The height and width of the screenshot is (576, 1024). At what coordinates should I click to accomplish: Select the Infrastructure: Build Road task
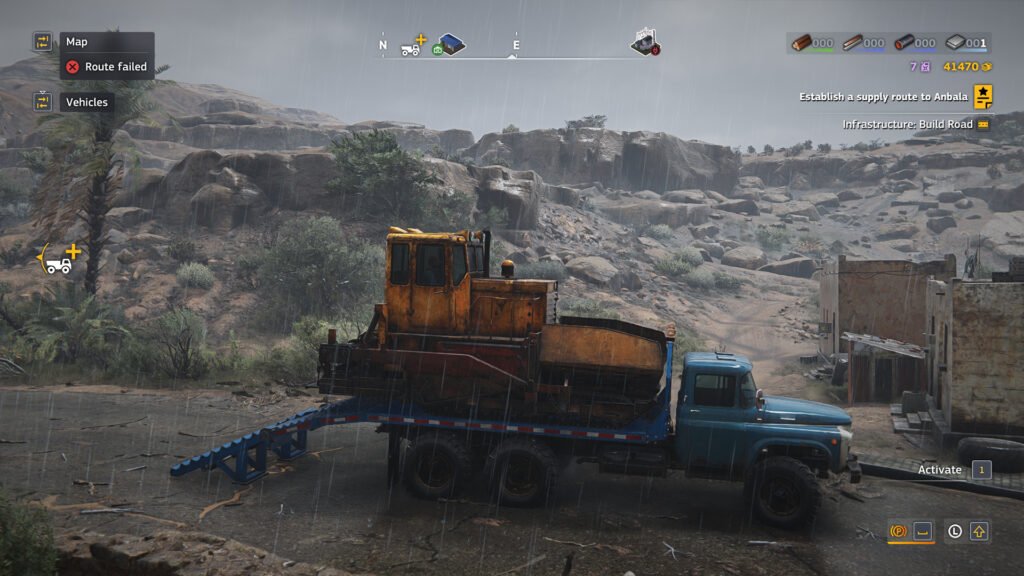[x=908, y=124]
